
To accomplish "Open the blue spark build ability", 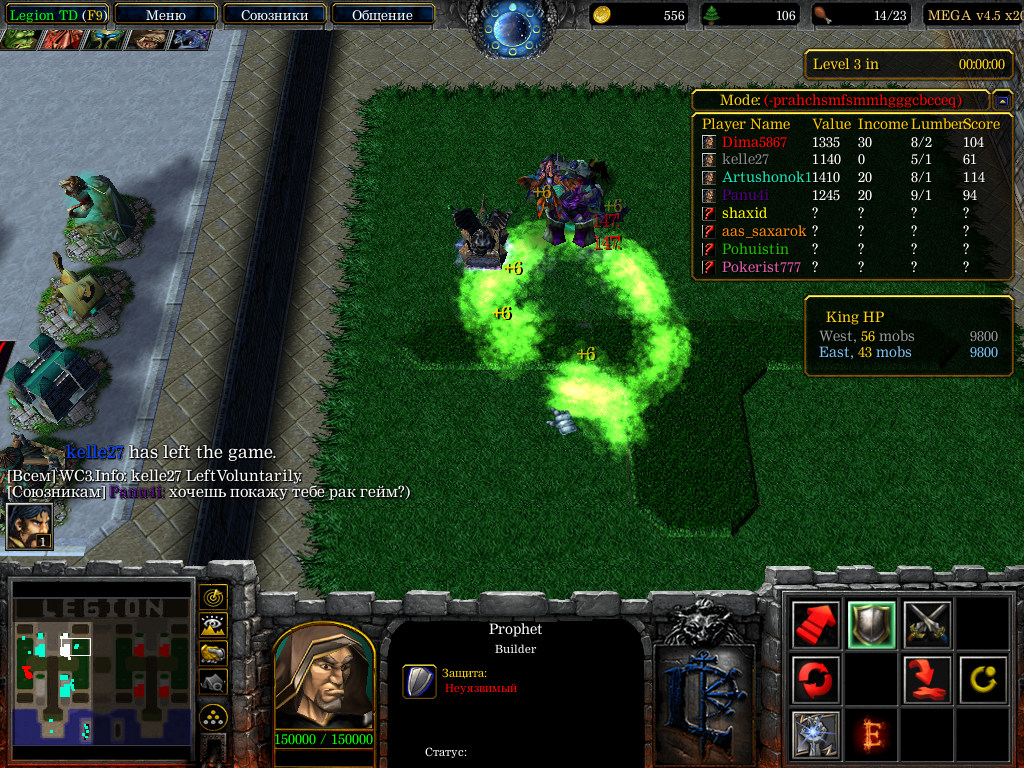I will coord(815,735).
